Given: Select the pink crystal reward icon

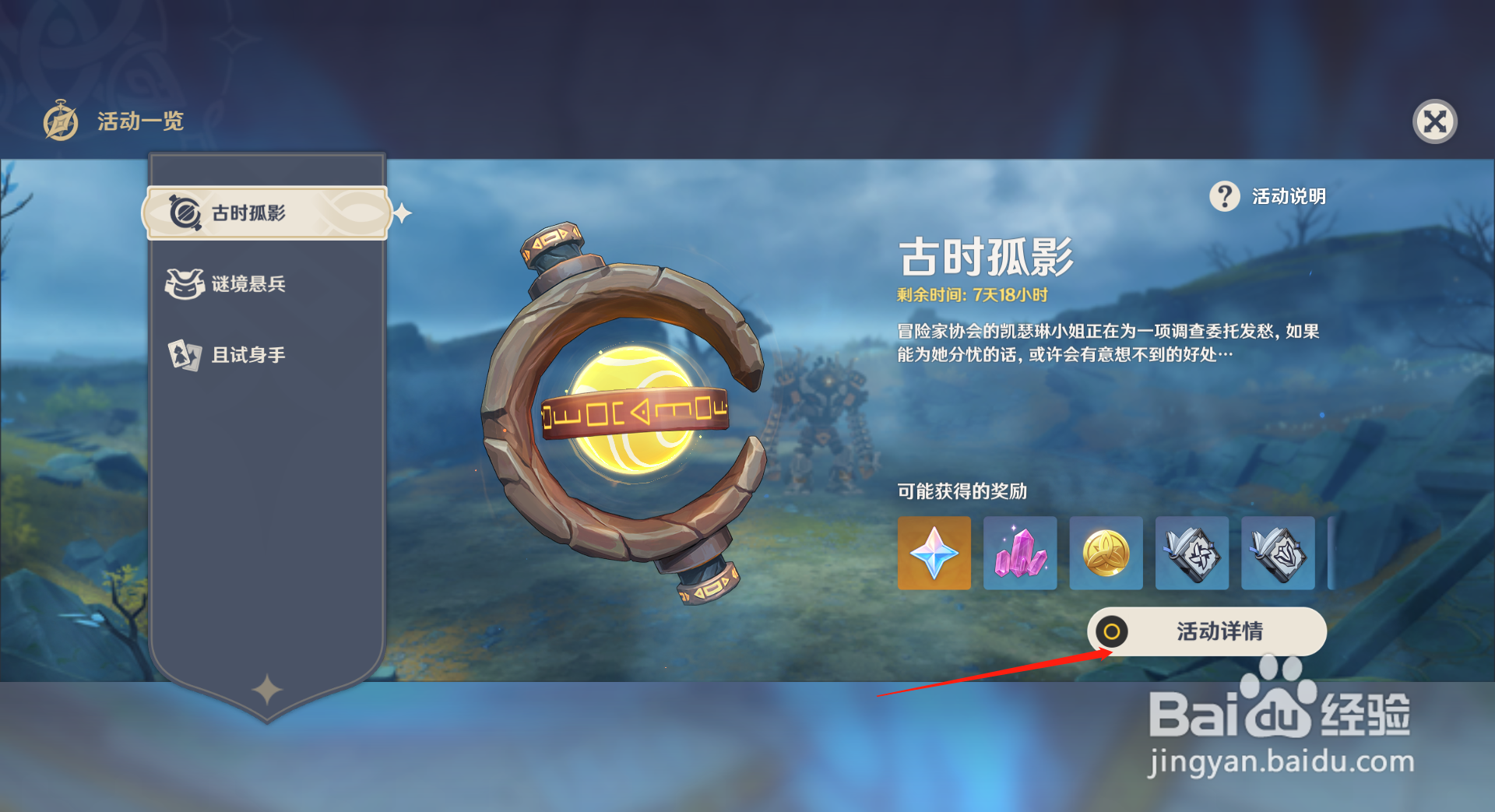Looking at the screenshot, I should [1020, 554].
